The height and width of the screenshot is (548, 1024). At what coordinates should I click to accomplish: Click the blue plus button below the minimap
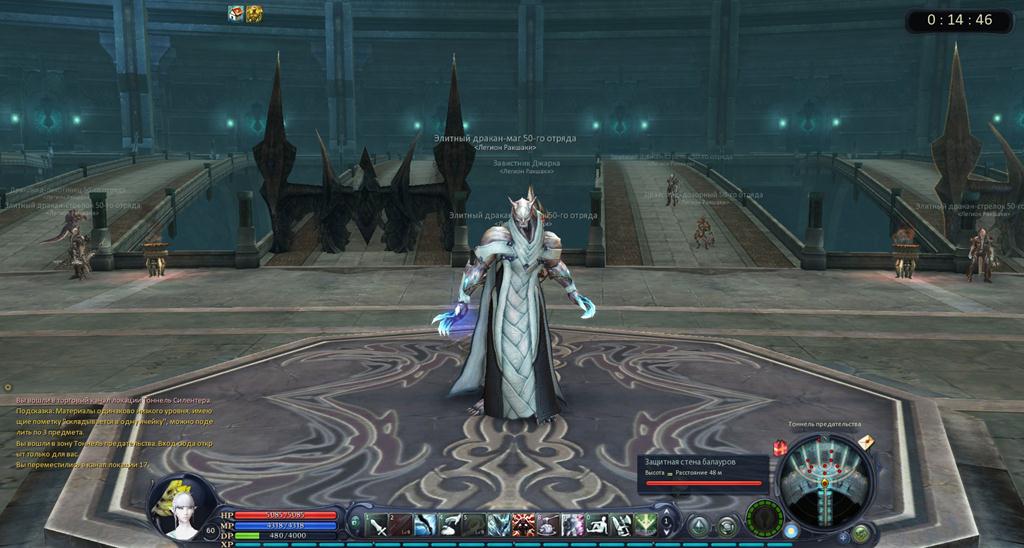pos(845,537)
